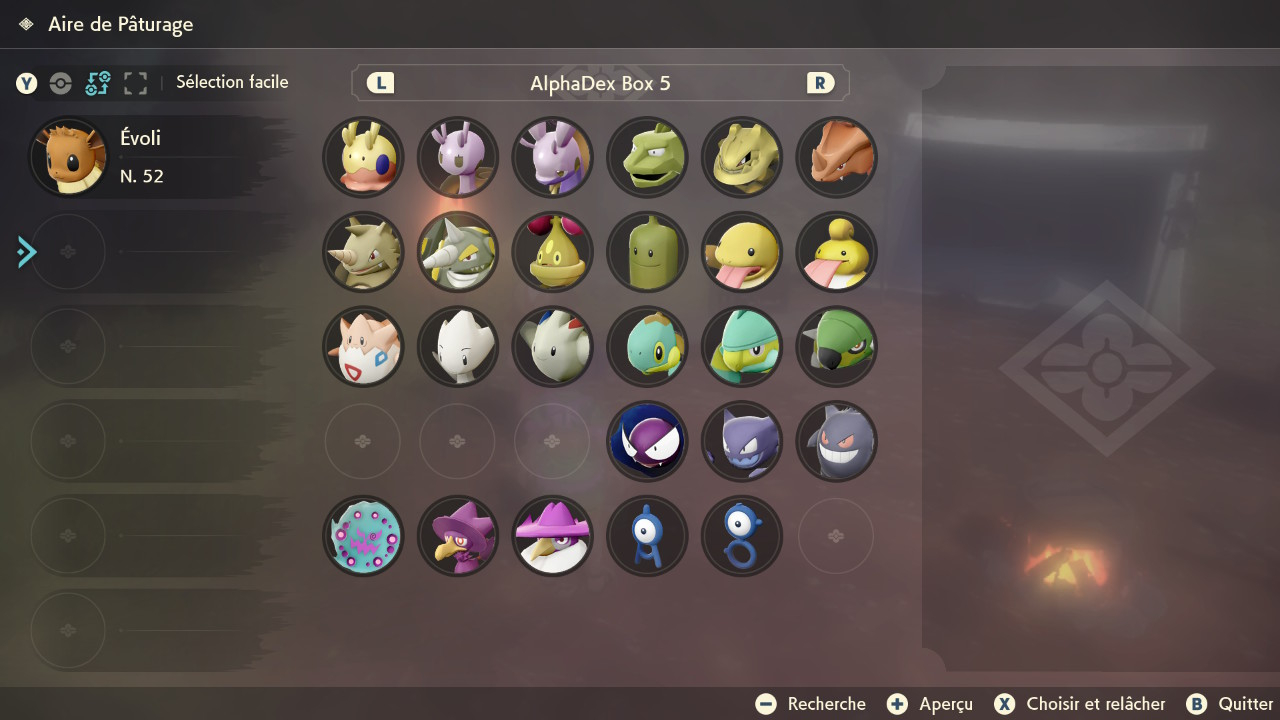Select the golden Steelix portrait

pyautogui.click(x=741, y=158)
